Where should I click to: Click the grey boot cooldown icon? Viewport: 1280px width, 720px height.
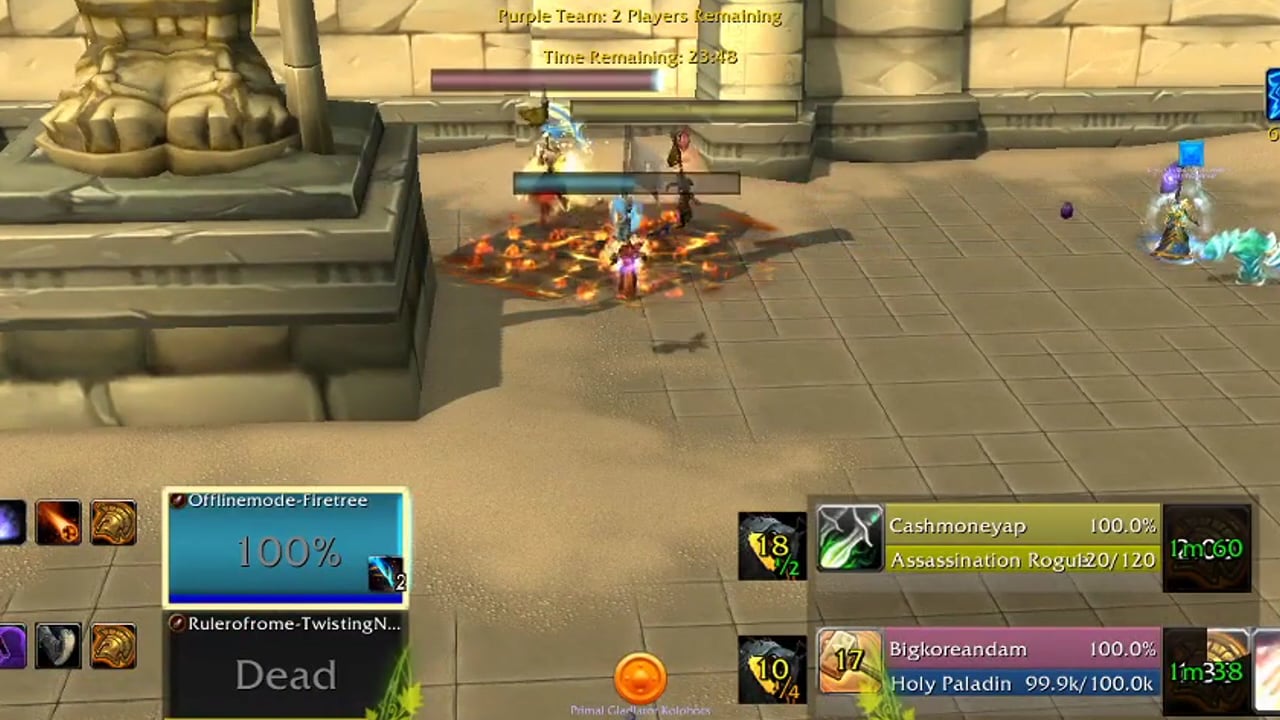point(58,646)
